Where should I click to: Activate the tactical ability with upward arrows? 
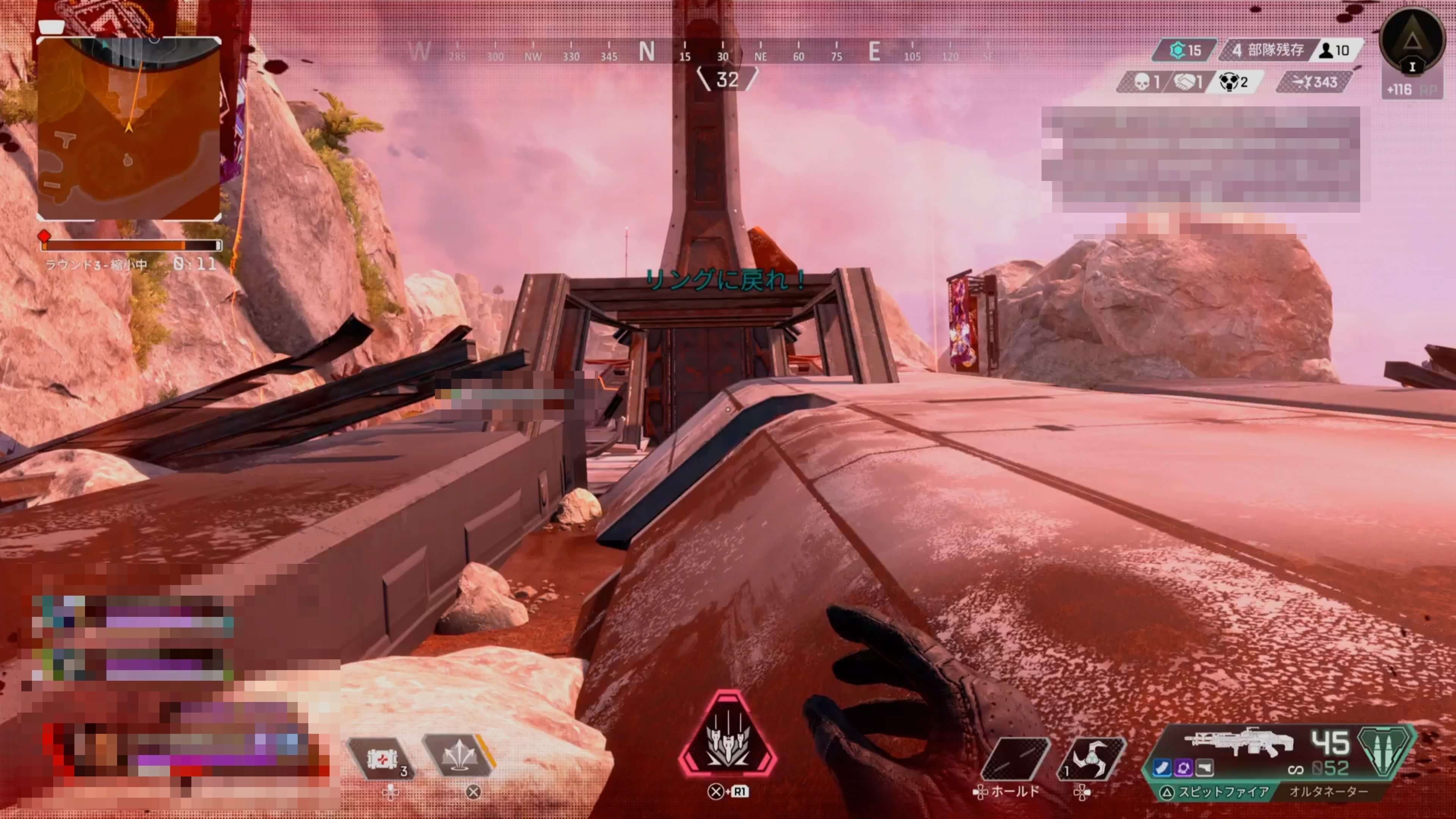458,756
